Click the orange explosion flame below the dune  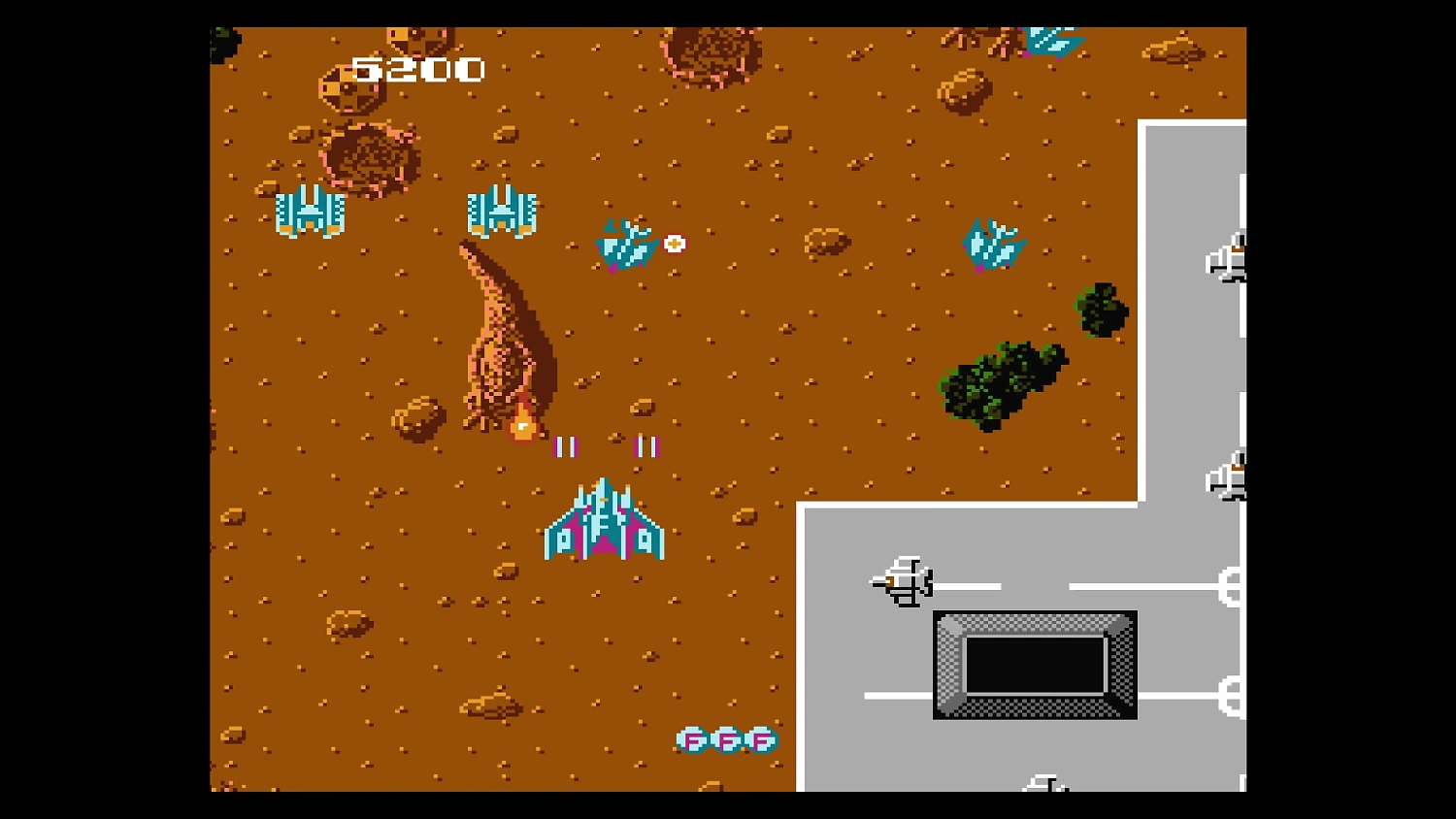pos(522,422)
